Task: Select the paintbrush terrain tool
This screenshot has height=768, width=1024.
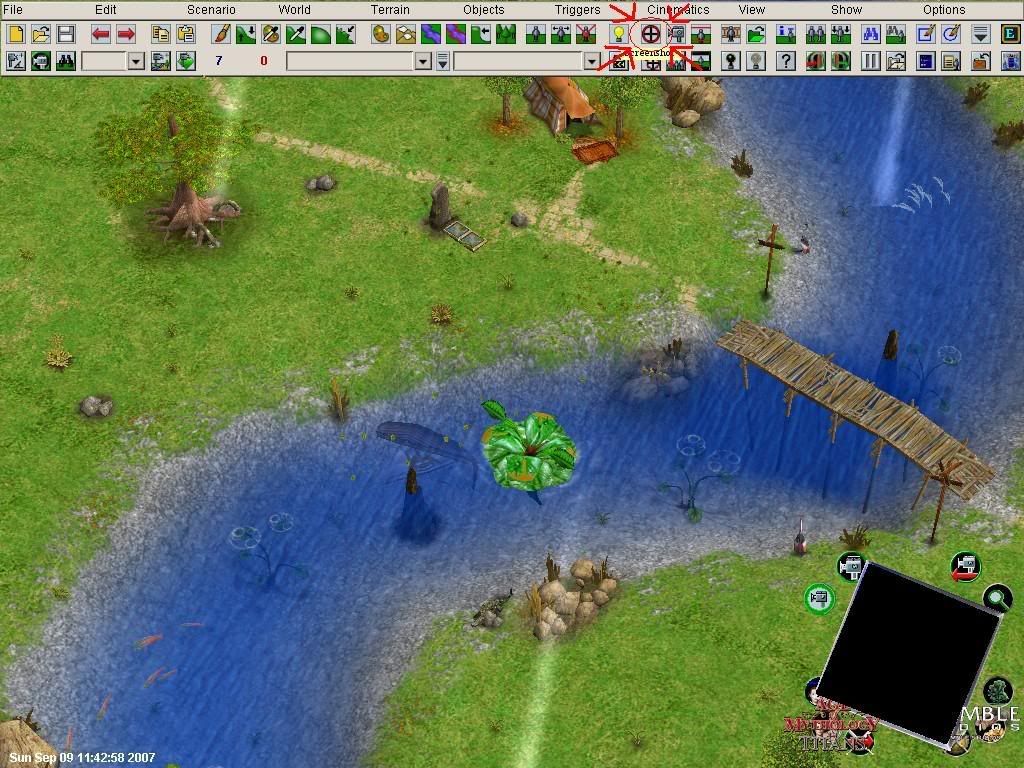Action: tap(221, 34)
